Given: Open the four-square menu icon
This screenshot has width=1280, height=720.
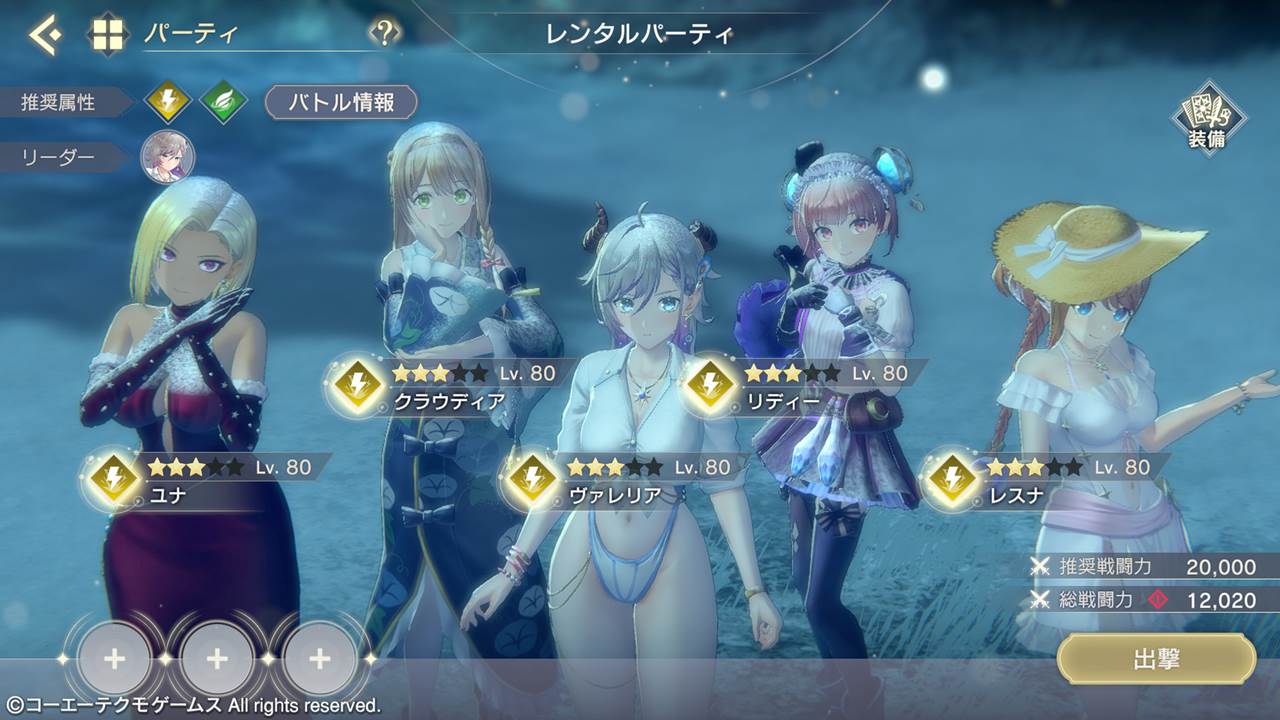Looking at the screenshot, I should point(109,35).
